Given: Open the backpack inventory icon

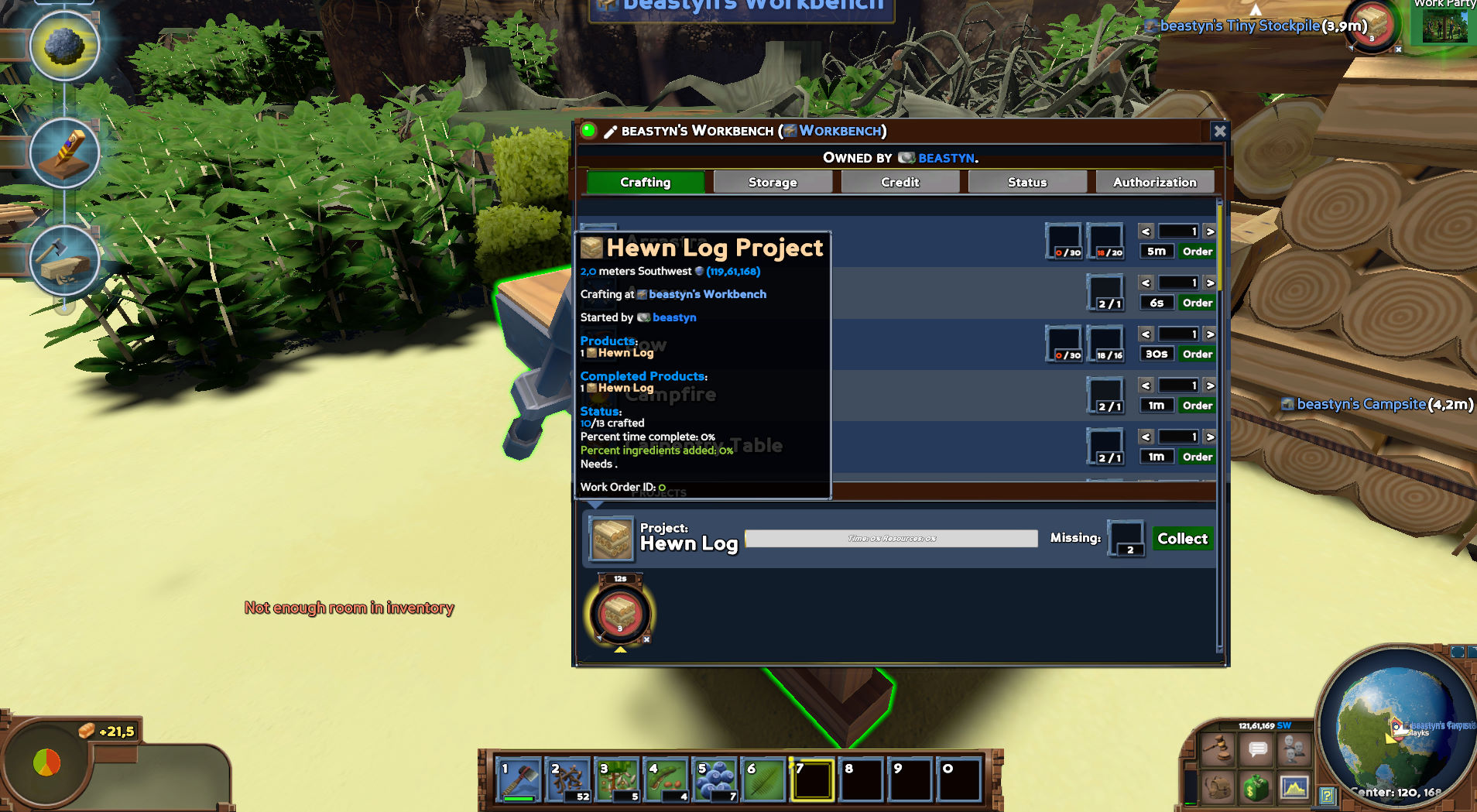Looking at the screenshot, I should 1219,788.
